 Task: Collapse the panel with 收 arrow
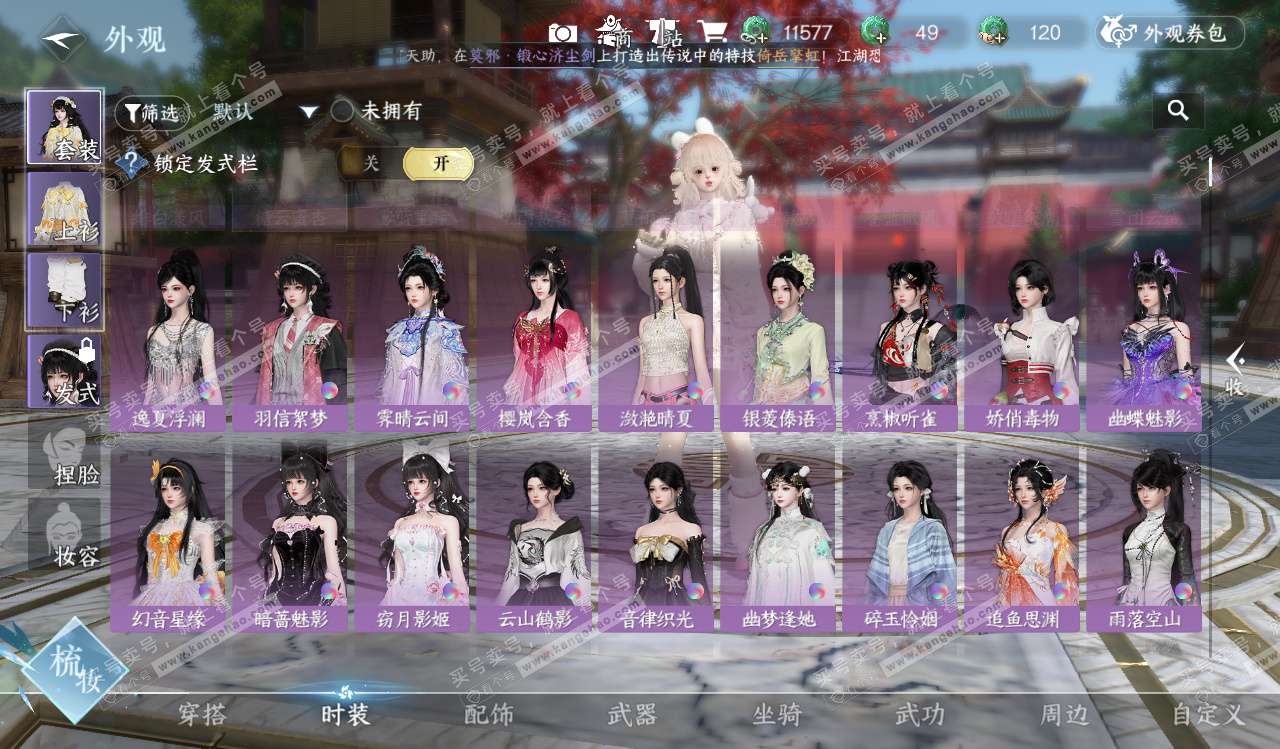(x=1236, y=370)
